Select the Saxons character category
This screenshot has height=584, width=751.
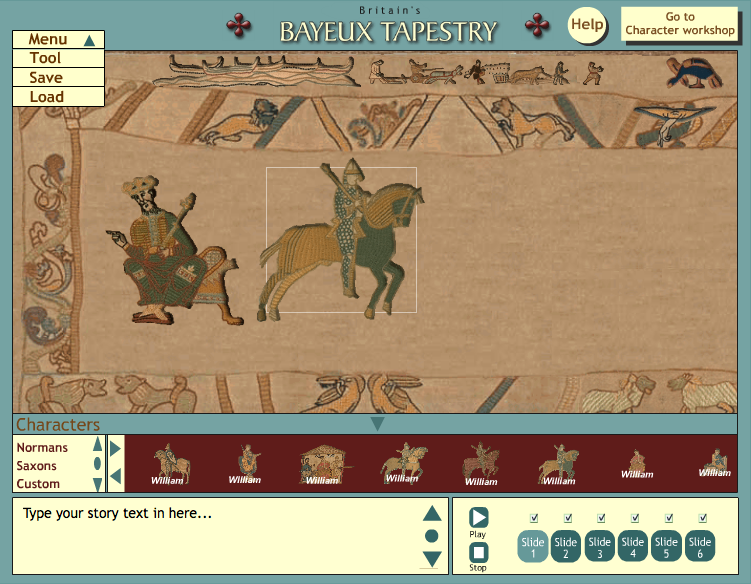(37, 466)
